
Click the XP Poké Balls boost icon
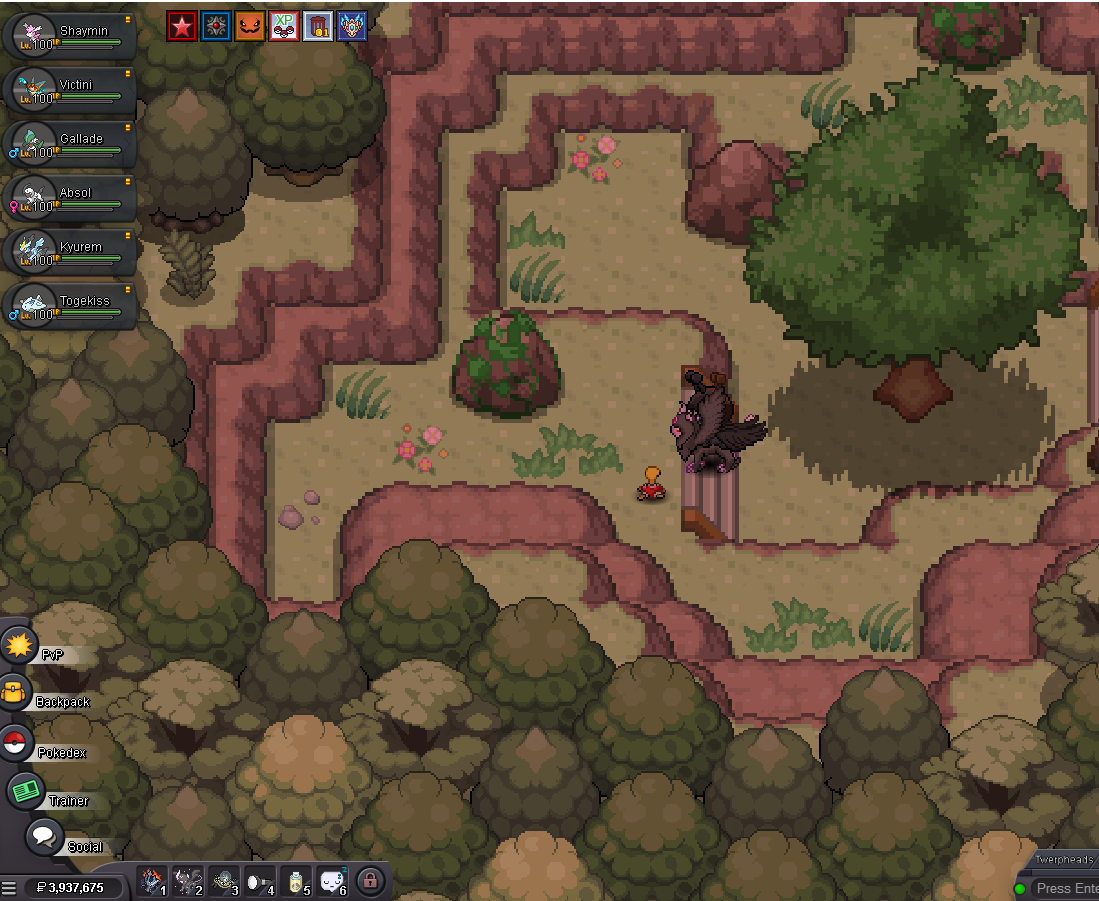pos(284,26)
